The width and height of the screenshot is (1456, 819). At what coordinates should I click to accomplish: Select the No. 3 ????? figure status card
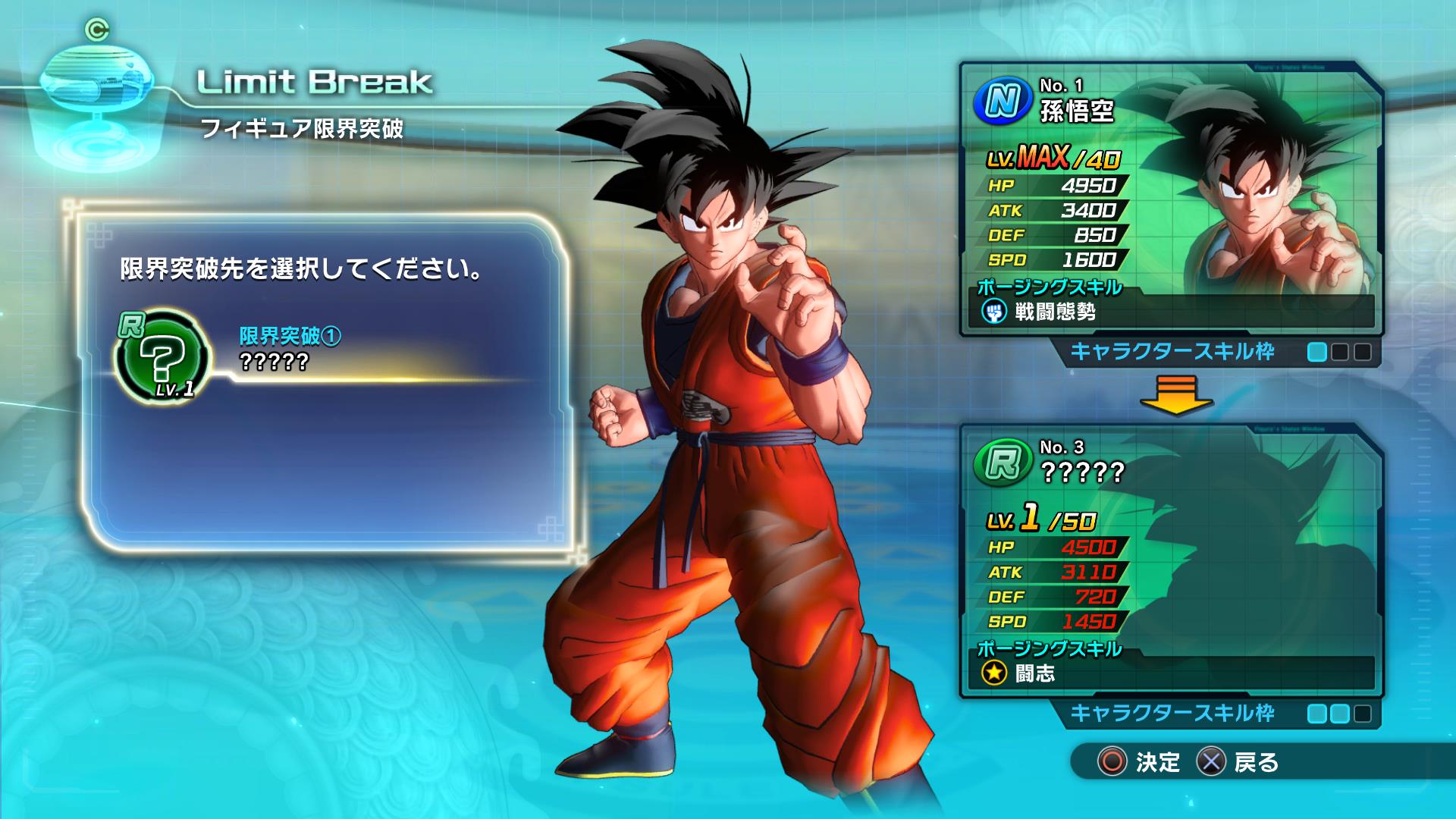tap(1171, 560)
